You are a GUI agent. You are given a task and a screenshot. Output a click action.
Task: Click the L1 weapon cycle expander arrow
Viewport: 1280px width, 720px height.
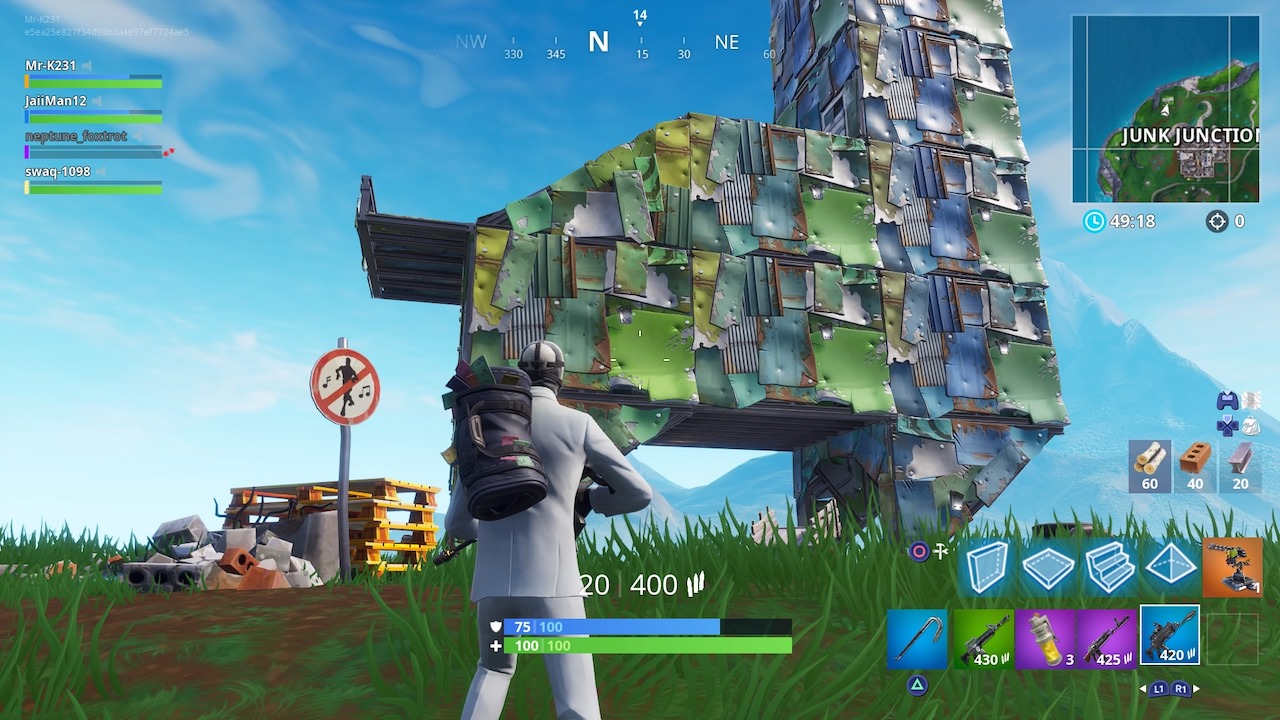pos(1158,688)
